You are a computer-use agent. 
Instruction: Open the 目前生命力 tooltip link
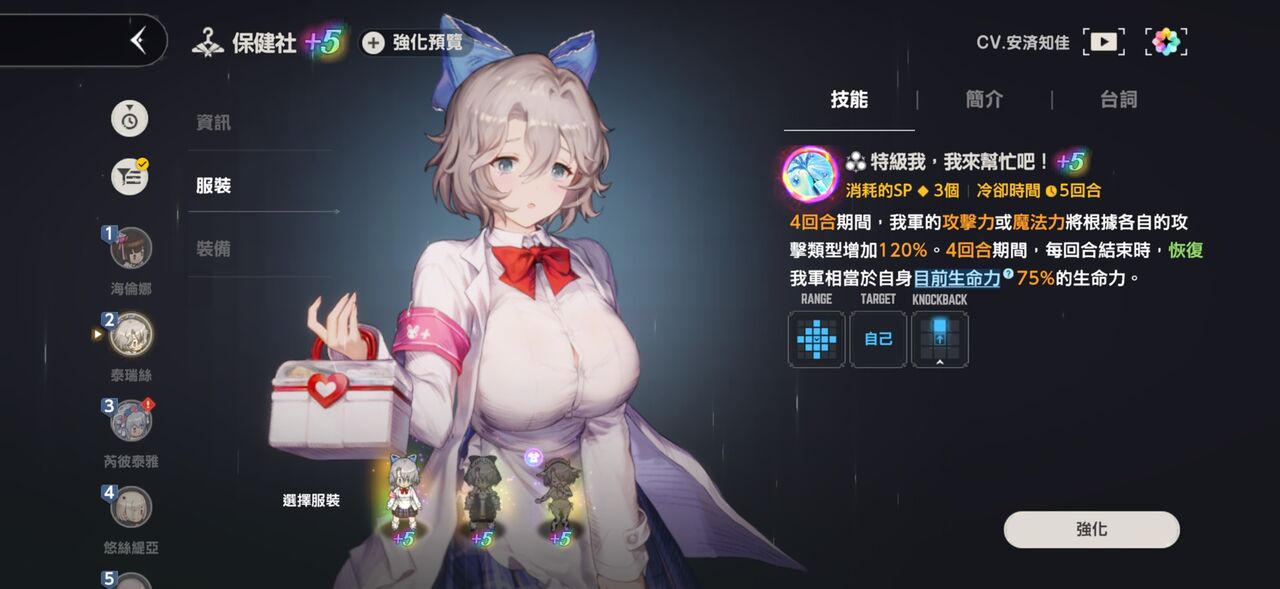pos(956,278)
